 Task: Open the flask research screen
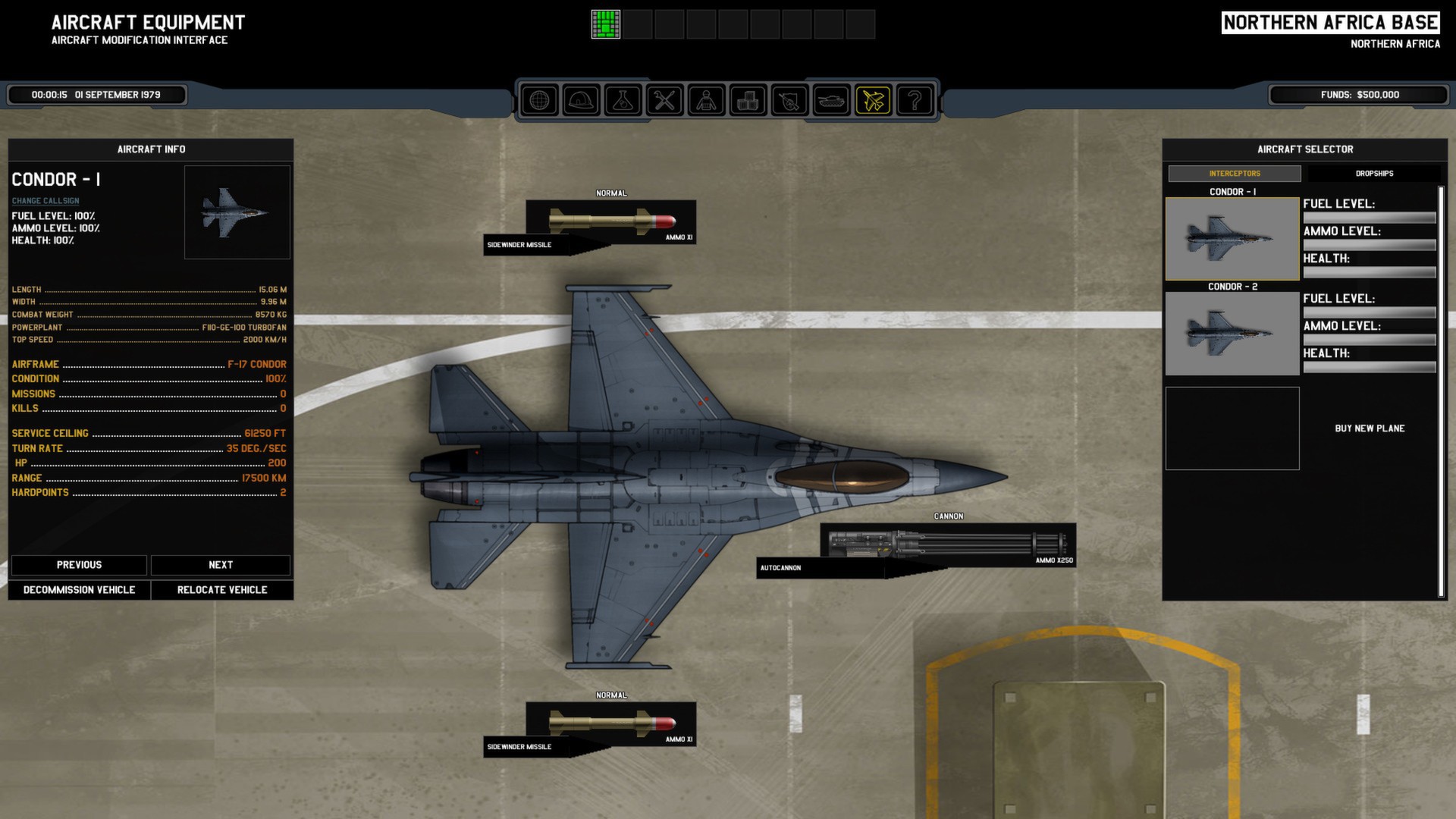pos(623,100)
